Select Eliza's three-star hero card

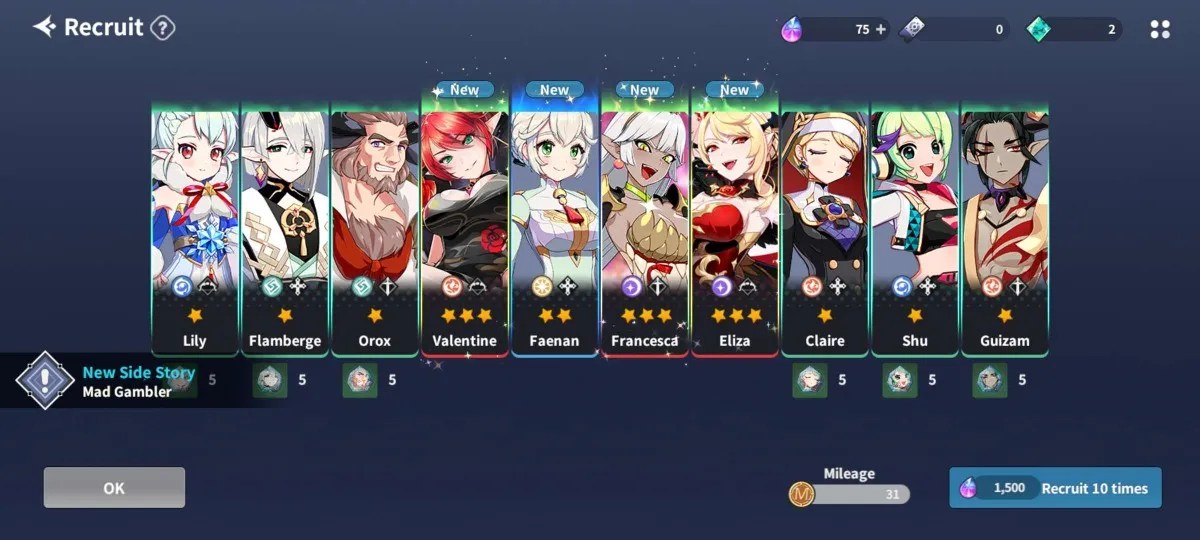coord(735,230)
